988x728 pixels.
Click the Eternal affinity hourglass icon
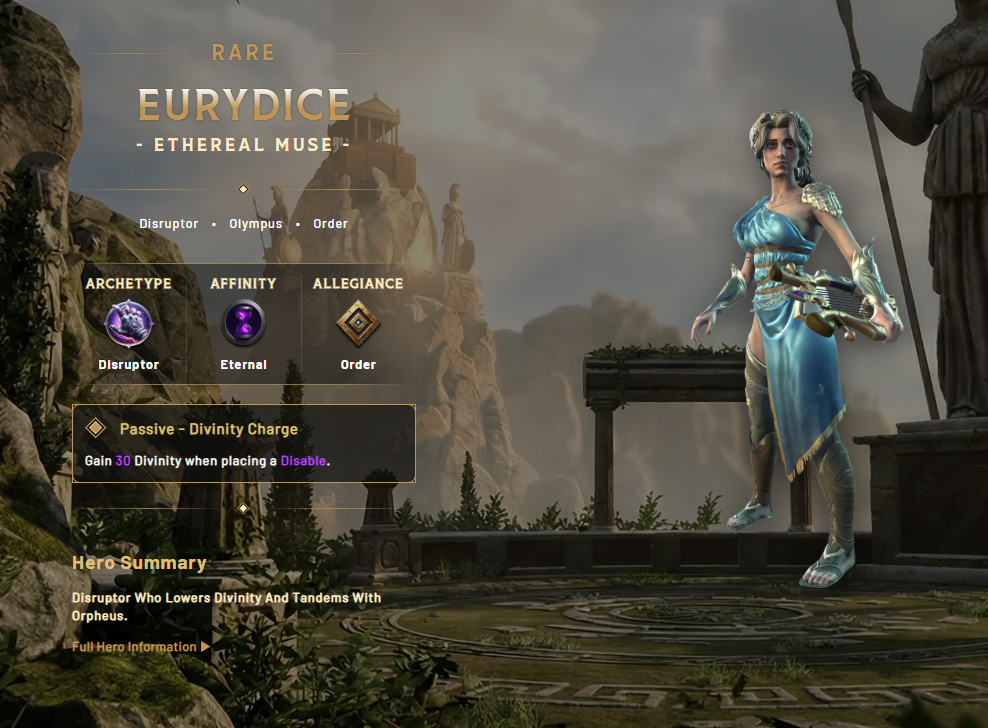[x=243, y=323]
